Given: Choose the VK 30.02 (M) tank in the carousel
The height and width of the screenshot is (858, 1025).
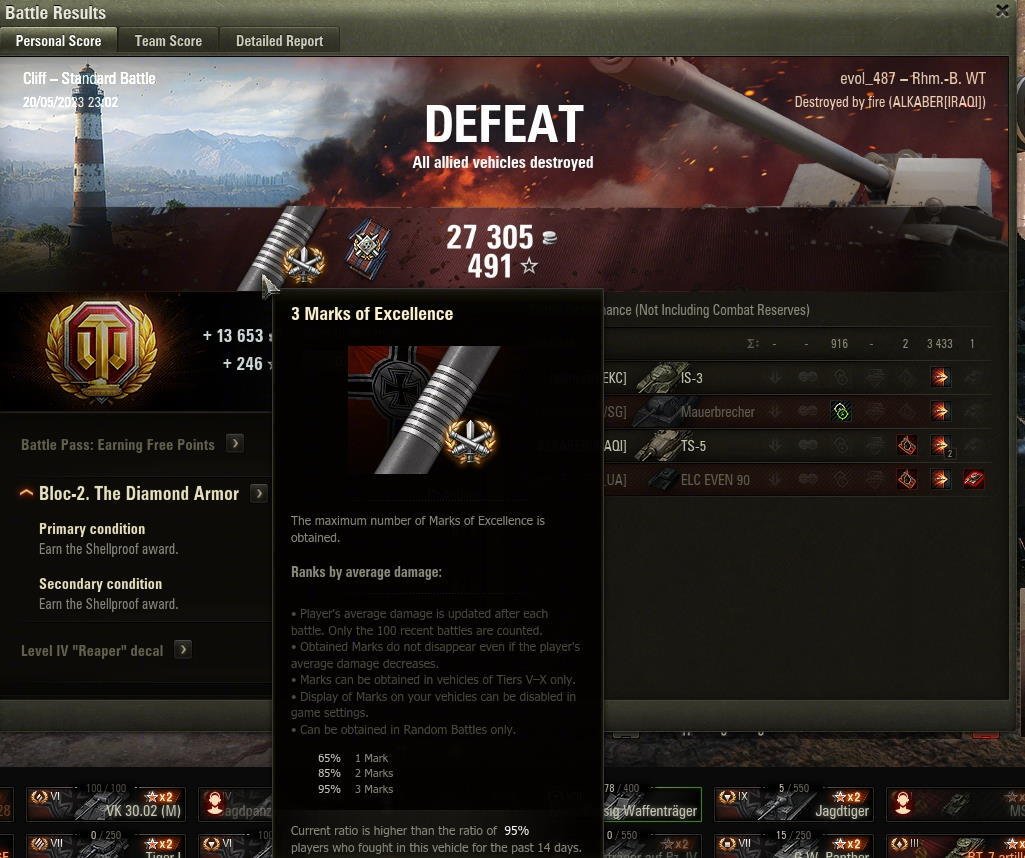Looking at the screenshot, I should click(106, 803).
